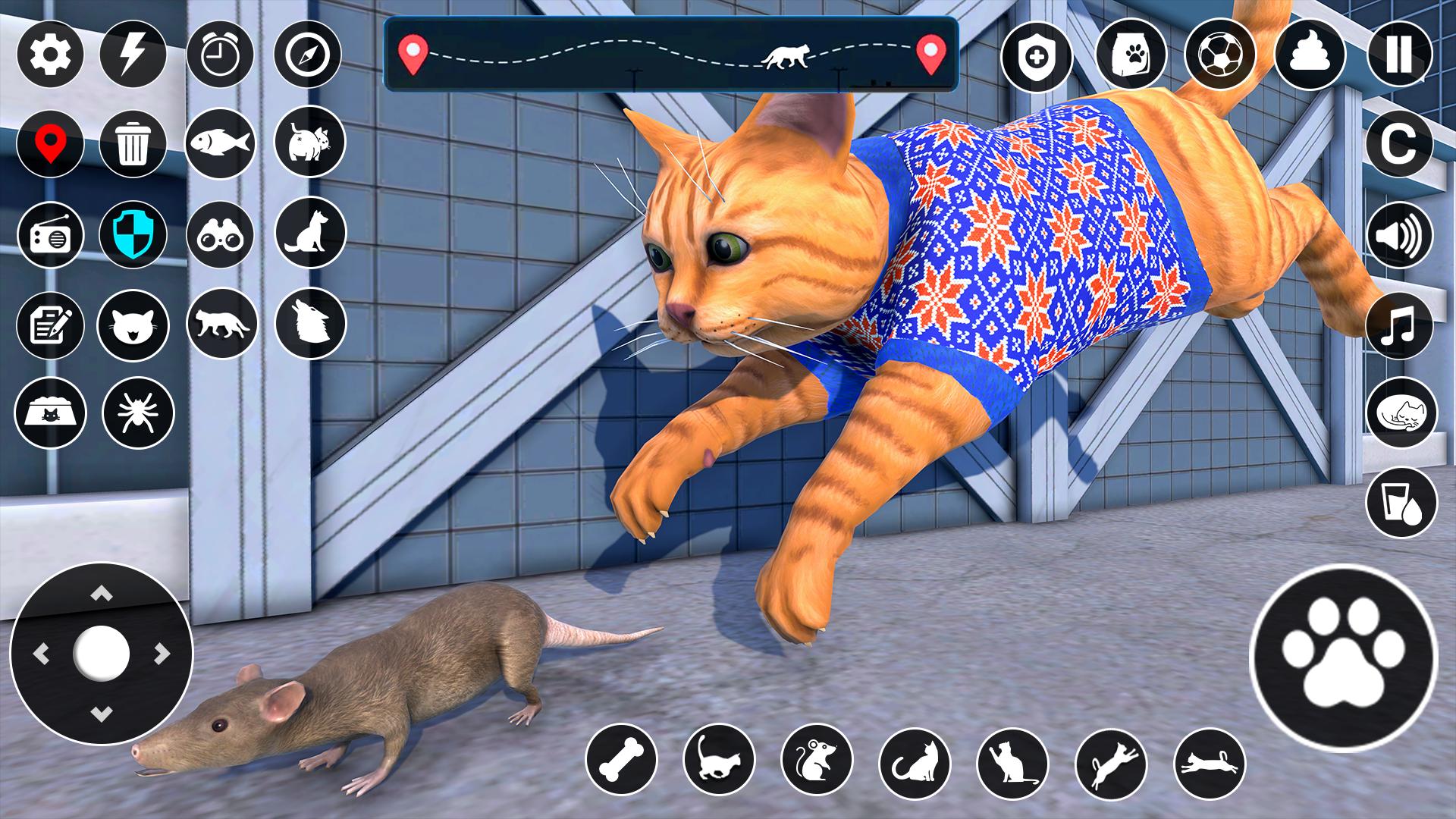Toggle the speaker sound button

pos(1400,235)
